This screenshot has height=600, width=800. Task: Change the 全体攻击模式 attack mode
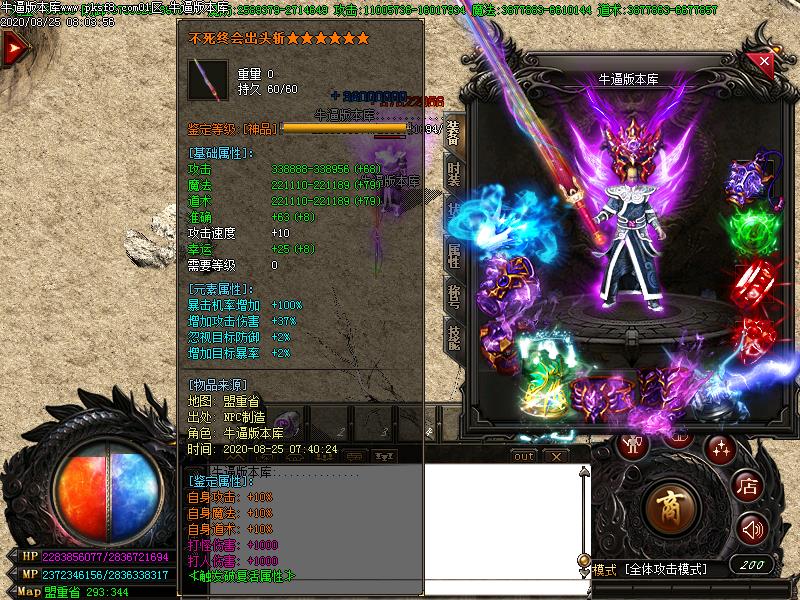pos(667,569)
